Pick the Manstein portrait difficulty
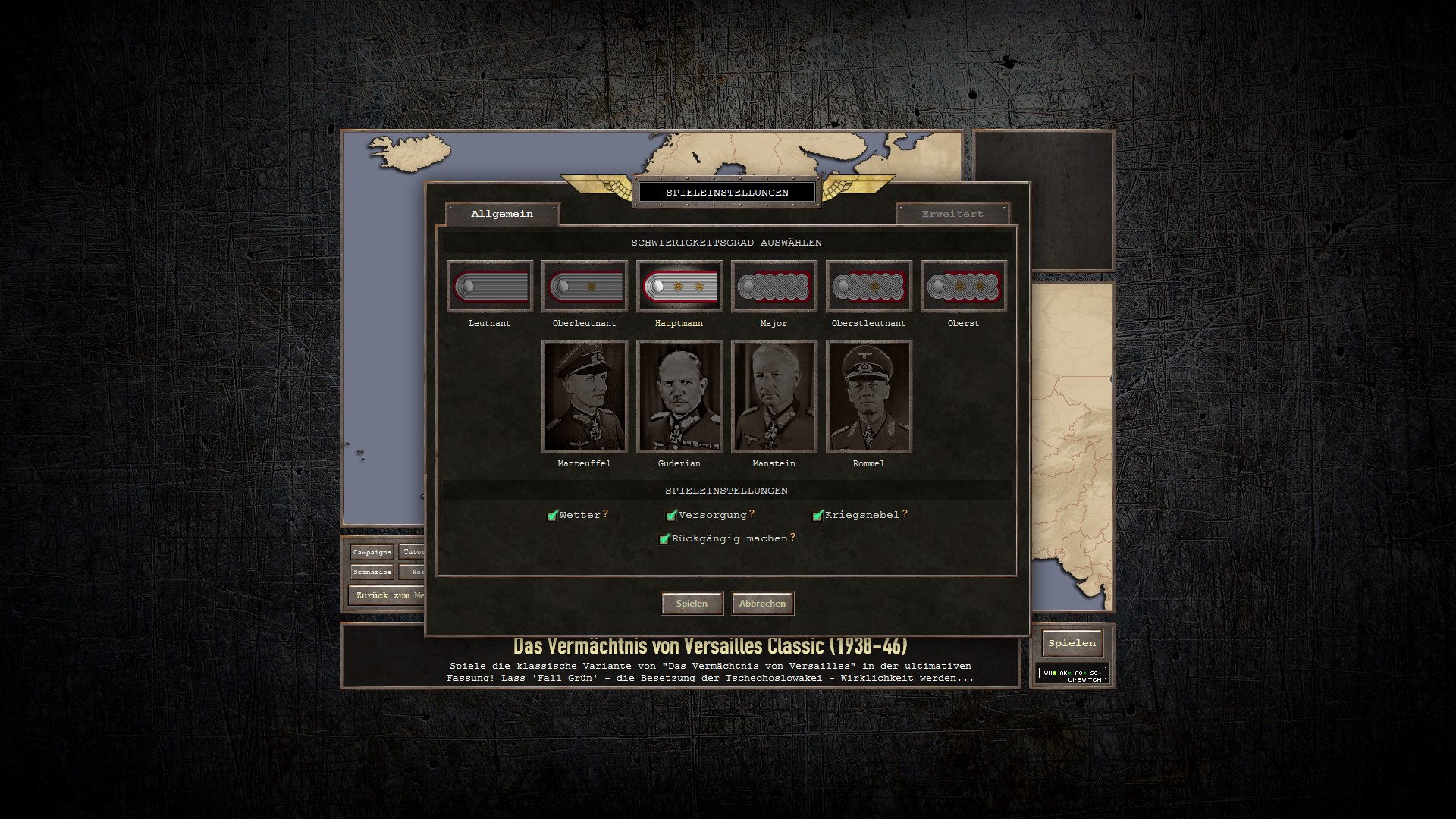Viewport: 1456px width, 819px height. click(773, 396)
